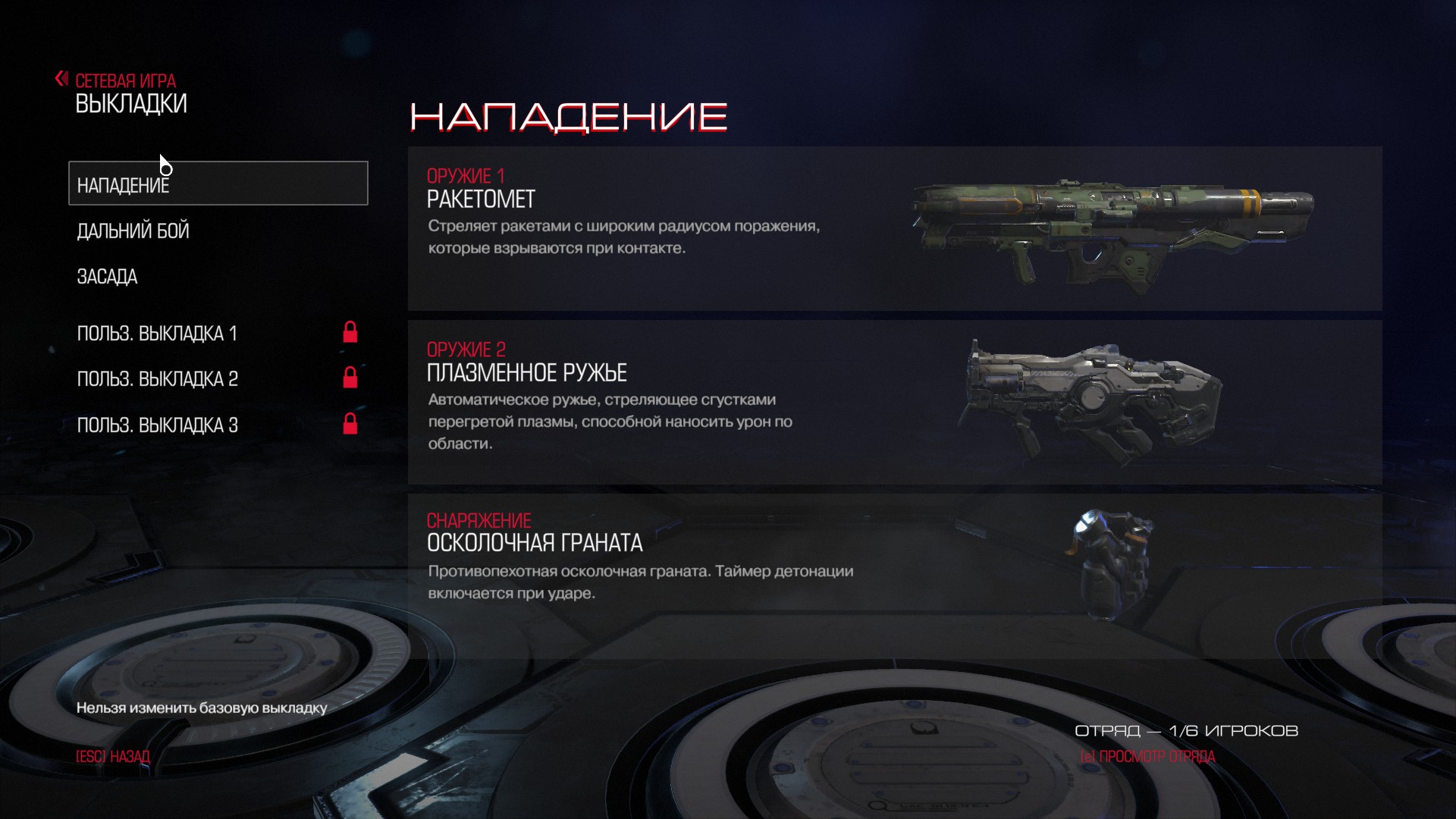Select Польз. выкладка 2 entry
Viewport: 1456px width, 819px height.
coord(158,379)
